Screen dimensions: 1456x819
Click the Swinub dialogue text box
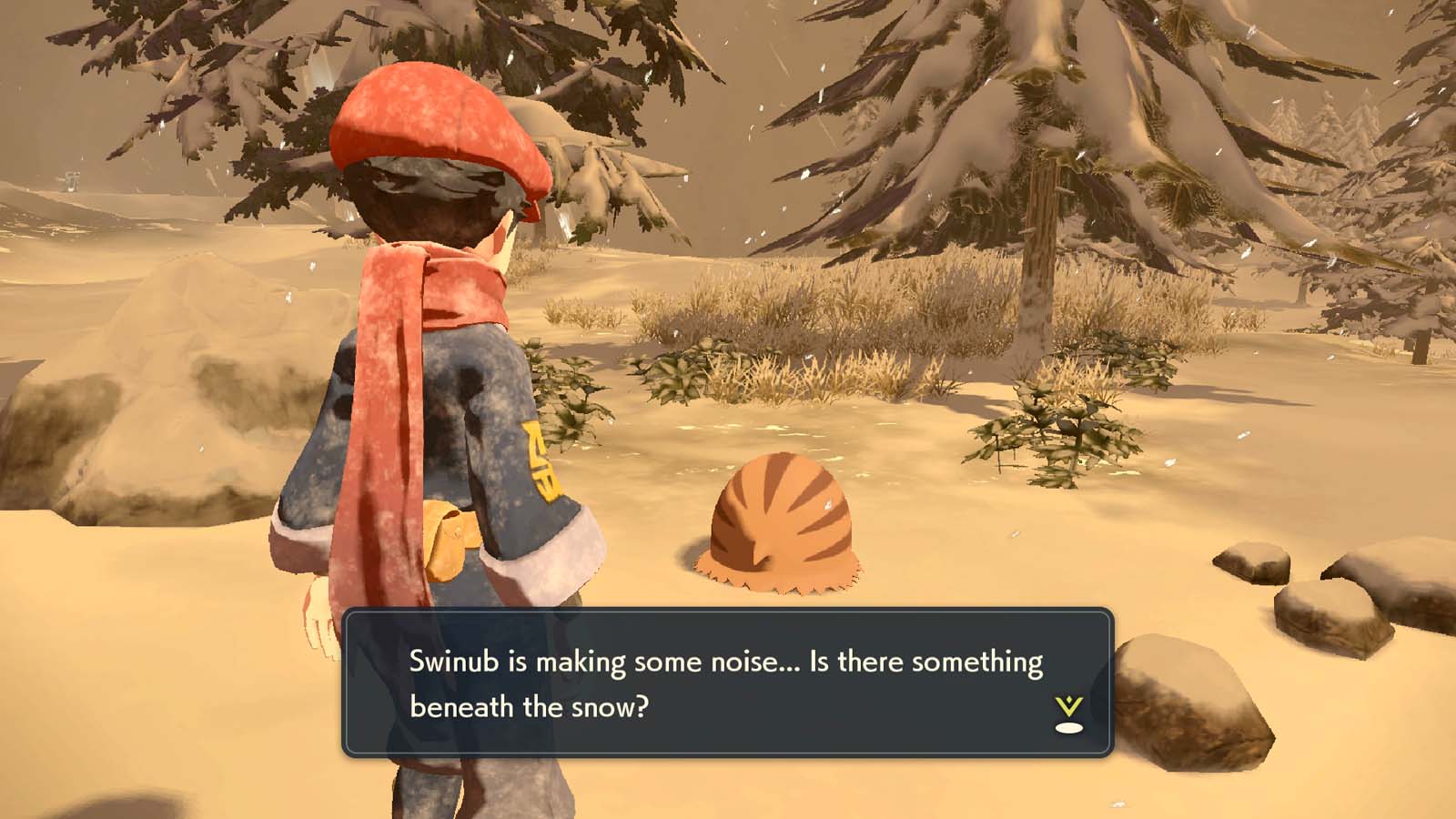(x=726, y=682)
